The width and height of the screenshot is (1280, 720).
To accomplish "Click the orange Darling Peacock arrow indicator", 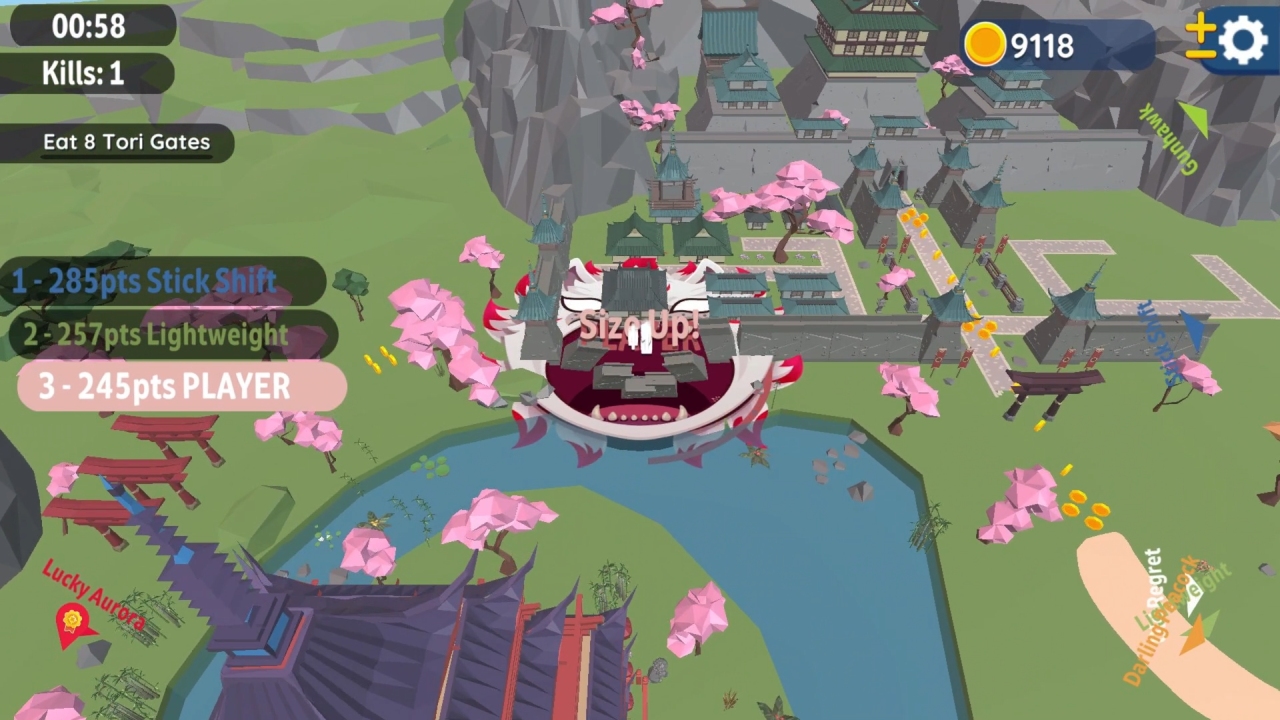I will click(x=1196, y=630).
